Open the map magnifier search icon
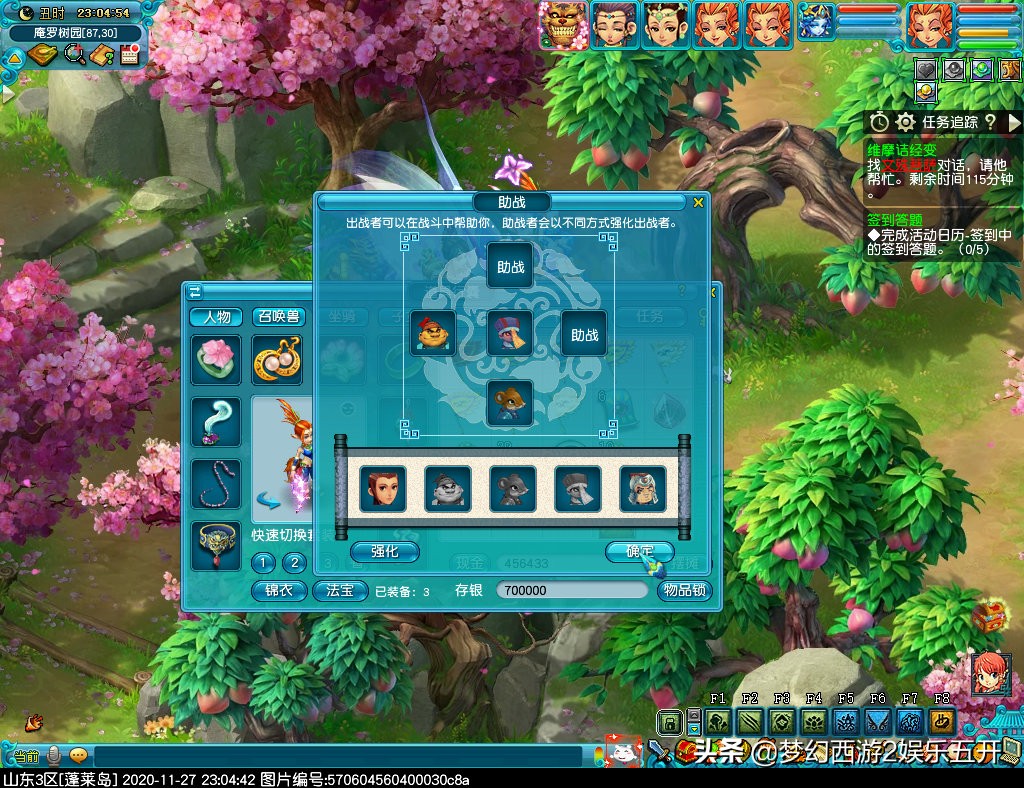Screen dimensions: 1024x788 74,55
